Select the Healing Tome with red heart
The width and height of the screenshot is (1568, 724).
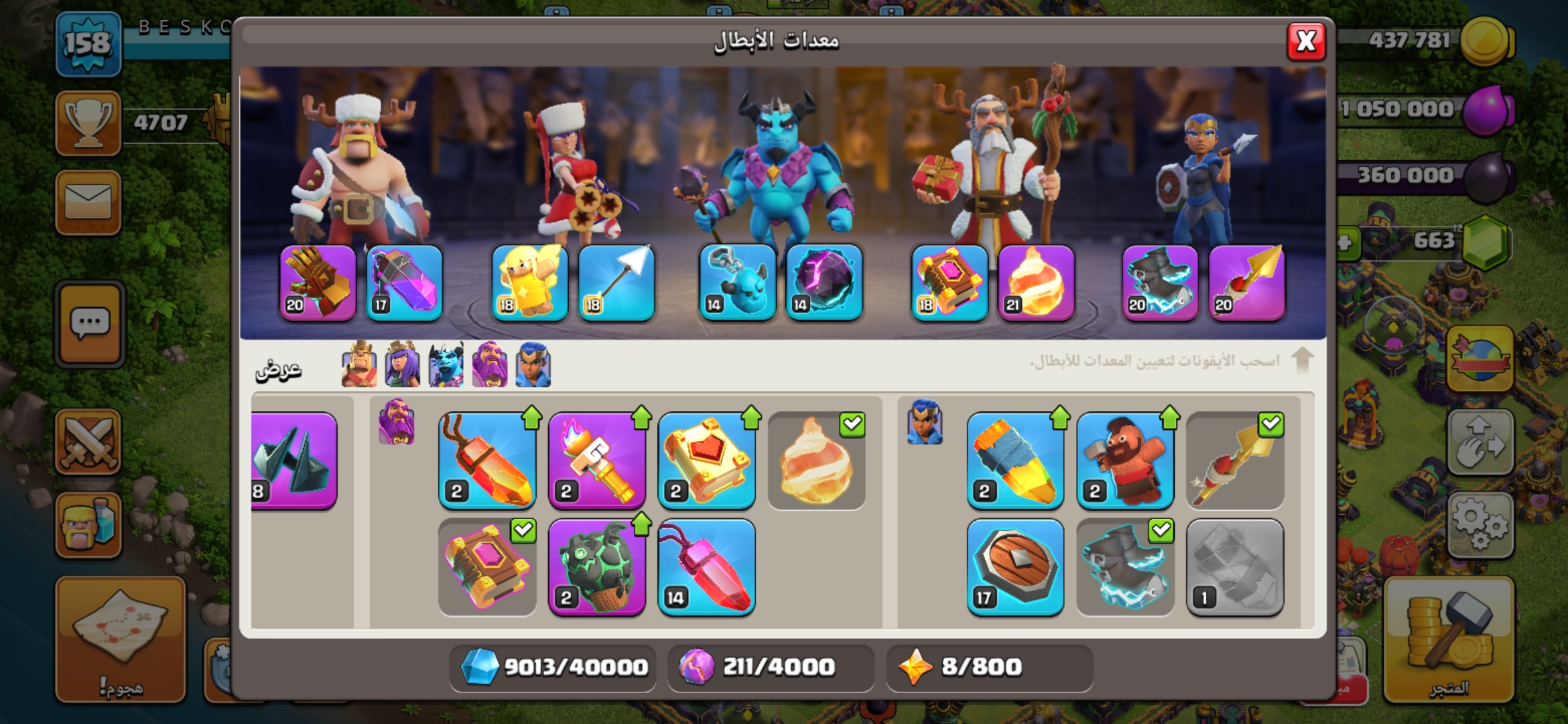tap(706, 461)
